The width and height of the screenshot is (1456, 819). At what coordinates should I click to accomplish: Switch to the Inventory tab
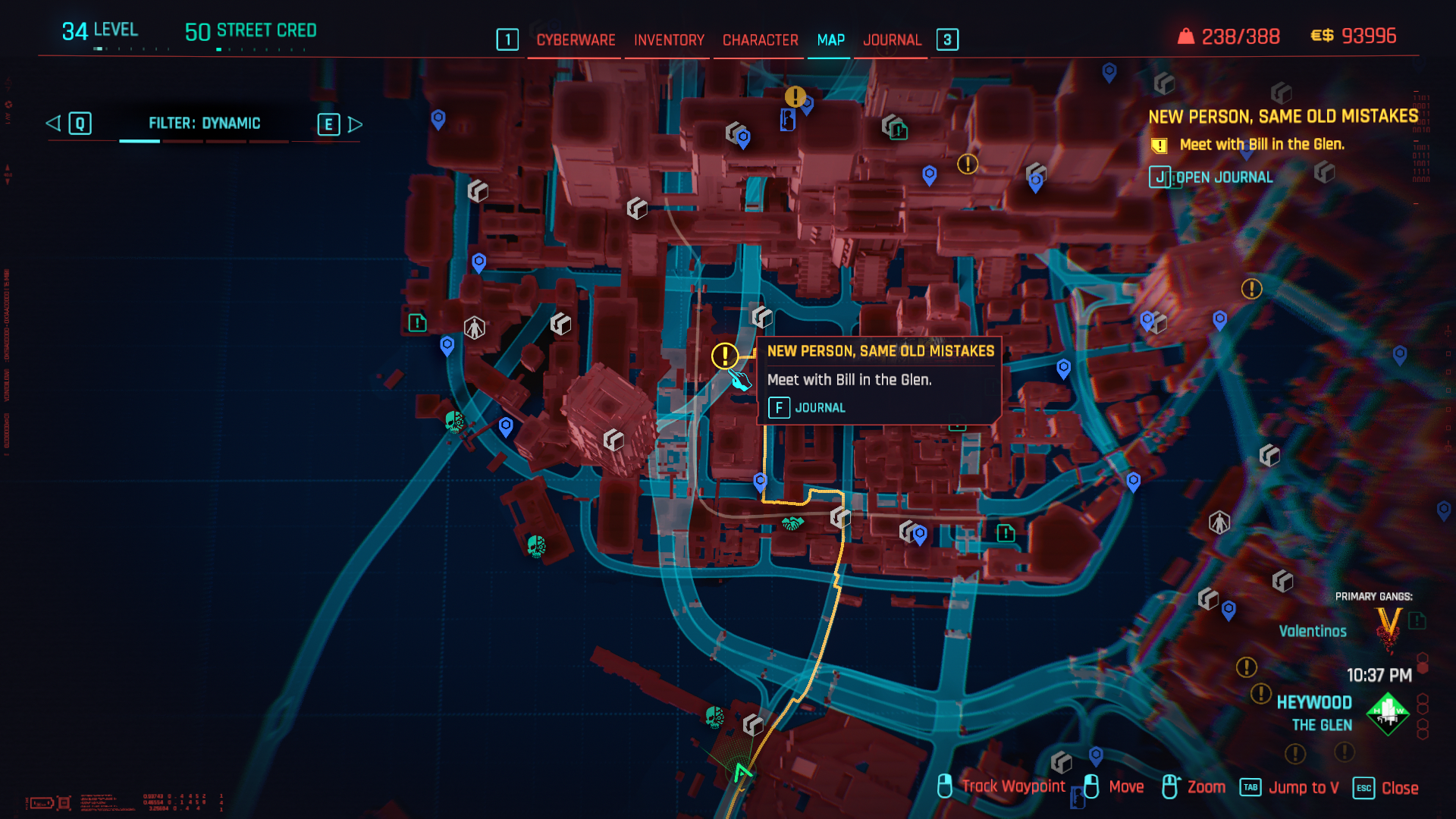(669, 40)
